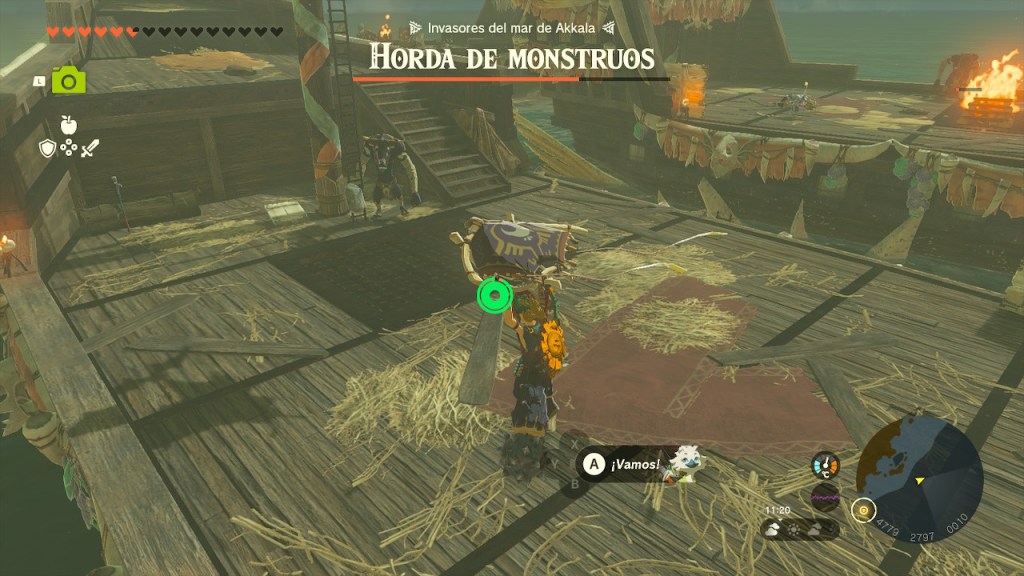
Task: Open the weather forecast panel
Action: [801, 528]
